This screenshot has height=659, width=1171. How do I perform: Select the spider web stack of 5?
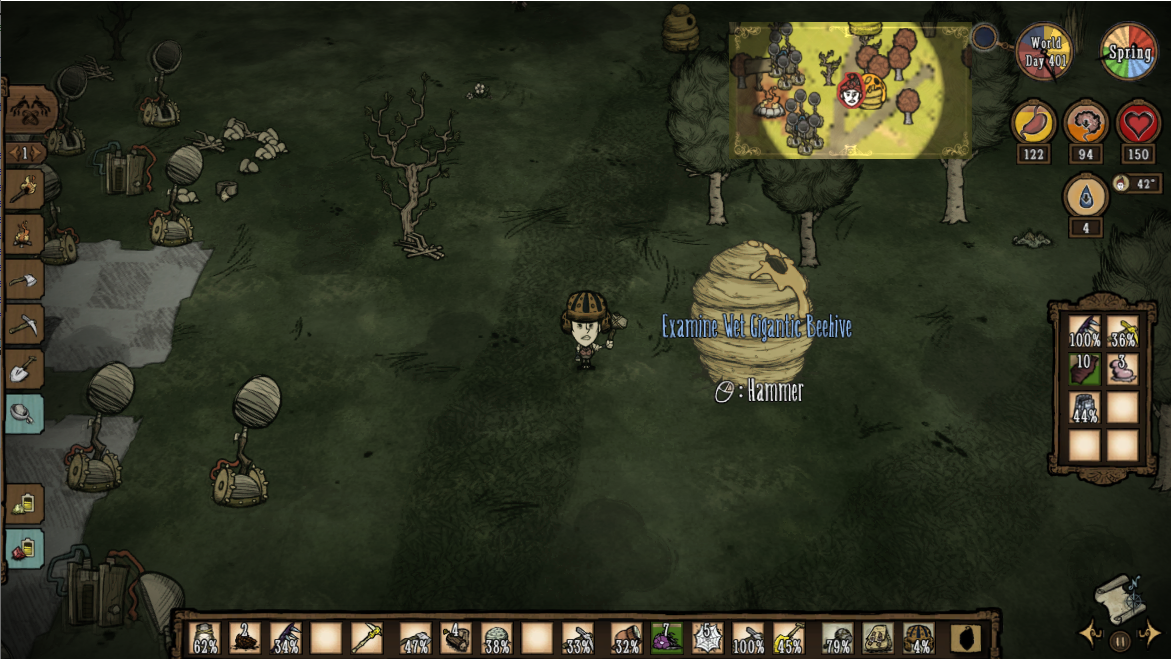707,637
